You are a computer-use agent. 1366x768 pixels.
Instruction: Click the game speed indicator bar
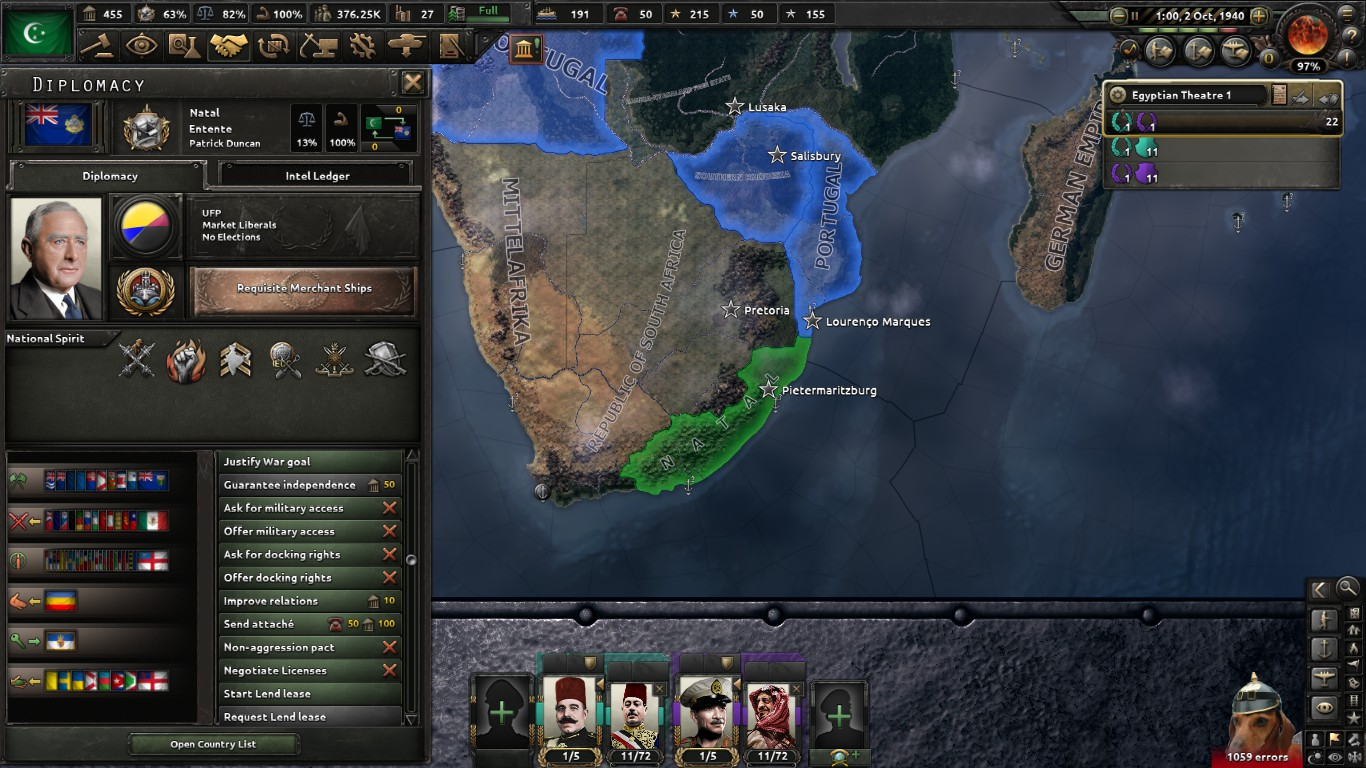pyautogui.click(x=1188, y=29)
